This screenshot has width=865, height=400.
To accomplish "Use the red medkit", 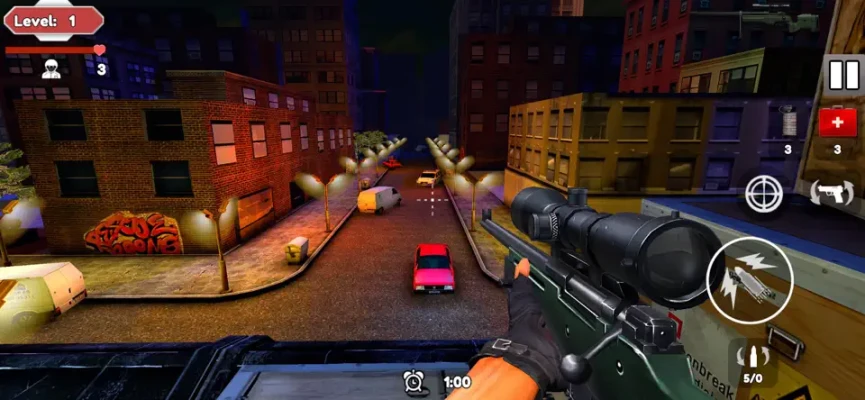I will click(x=837, y=123).
